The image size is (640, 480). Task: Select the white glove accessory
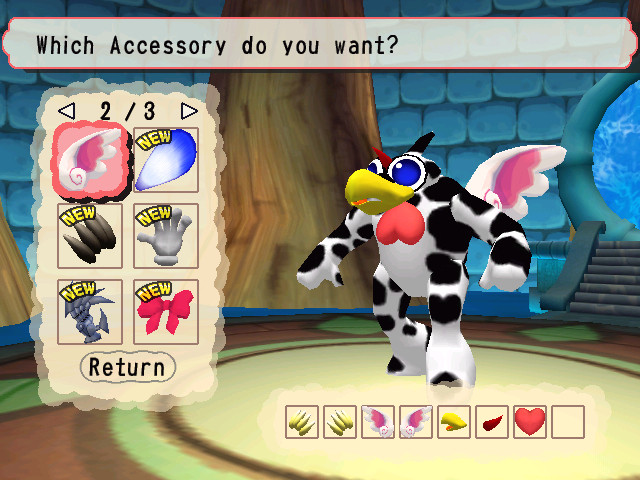click(166, 236)
